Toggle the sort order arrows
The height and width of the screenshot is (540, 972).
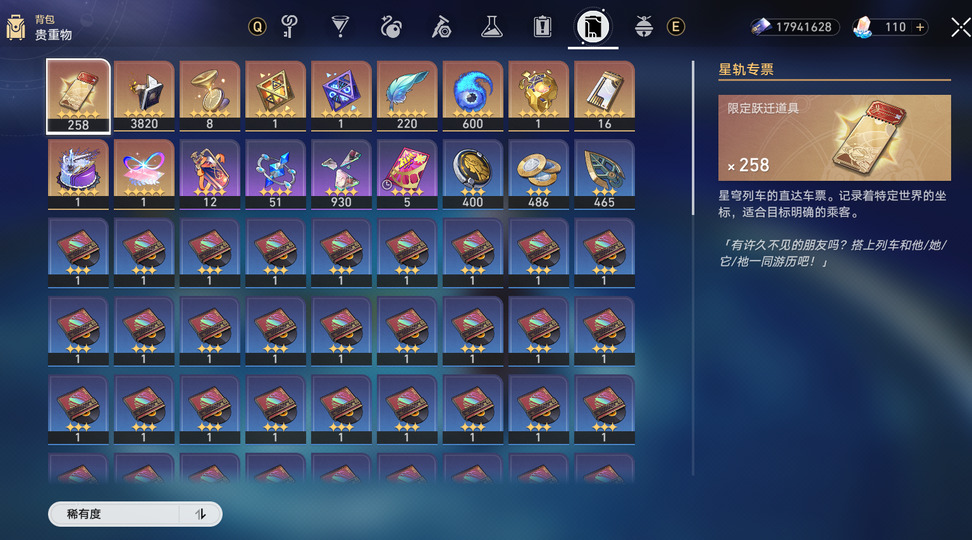pos(201,514)
